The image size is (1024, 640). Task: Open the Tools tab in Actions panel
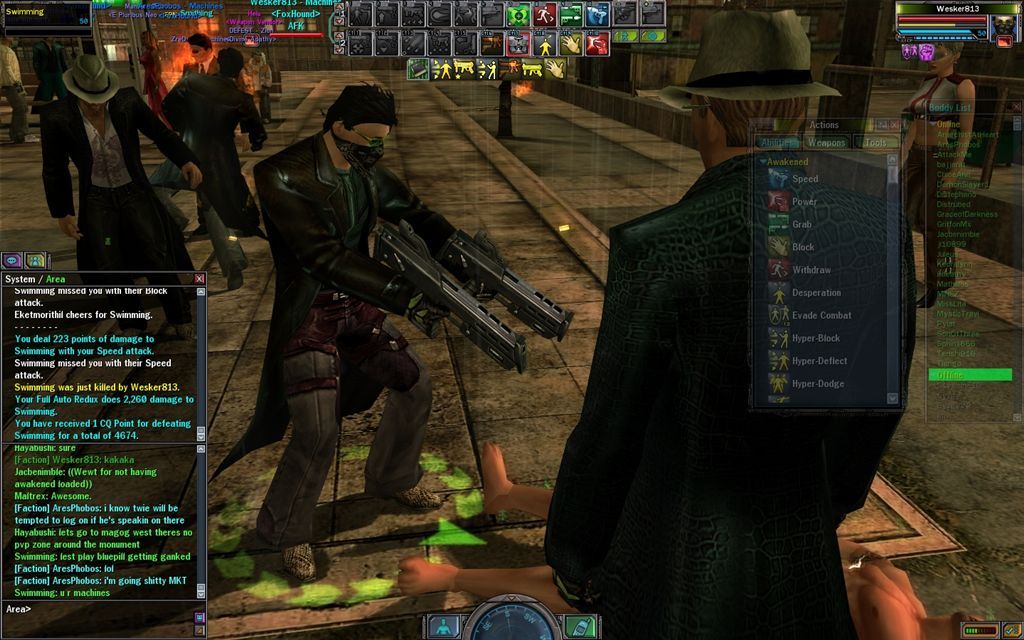pyautogui.click(x=875, y=143)
